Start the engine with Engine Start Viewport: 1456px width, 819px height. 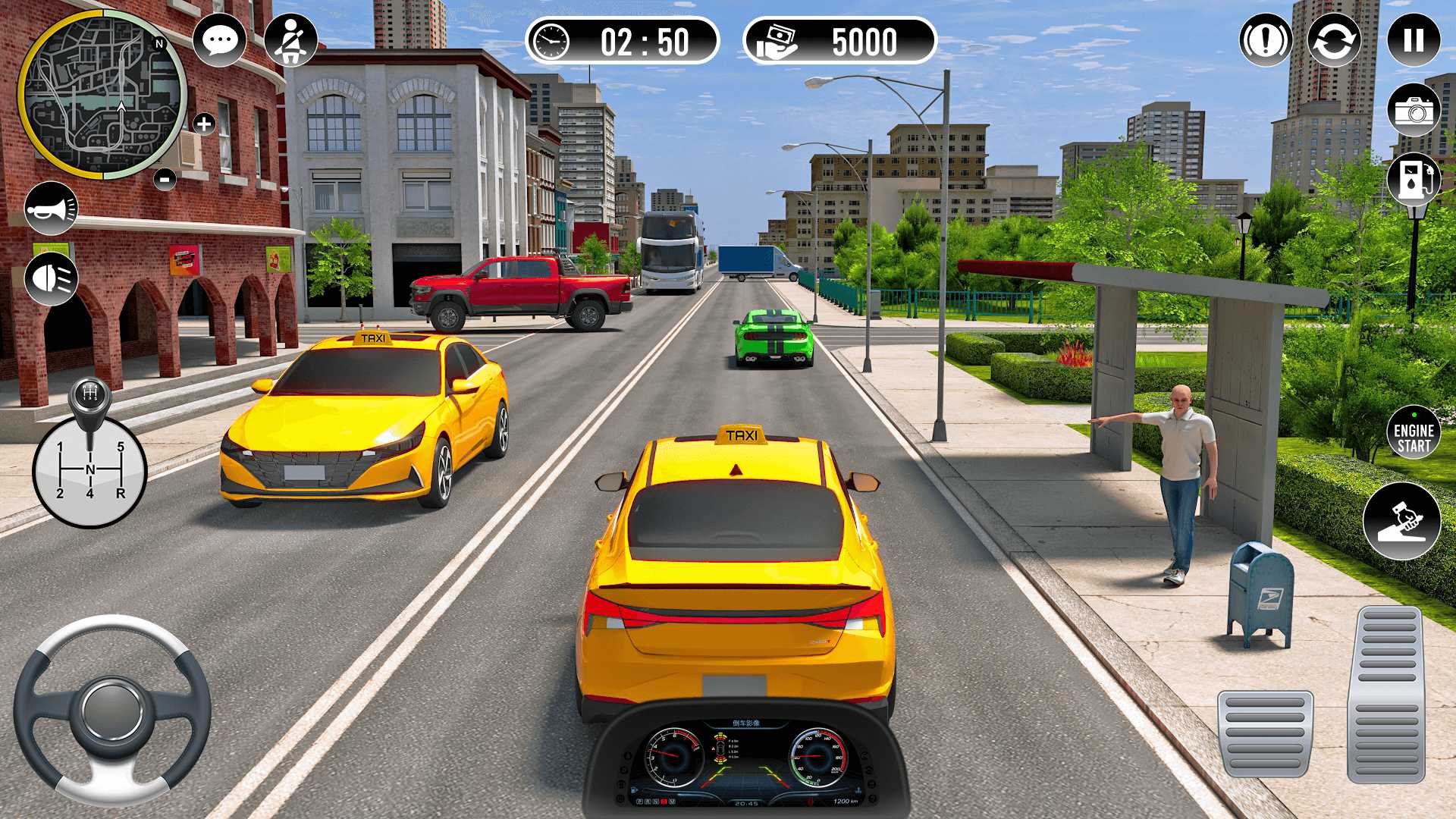[x=1414, y=432]
